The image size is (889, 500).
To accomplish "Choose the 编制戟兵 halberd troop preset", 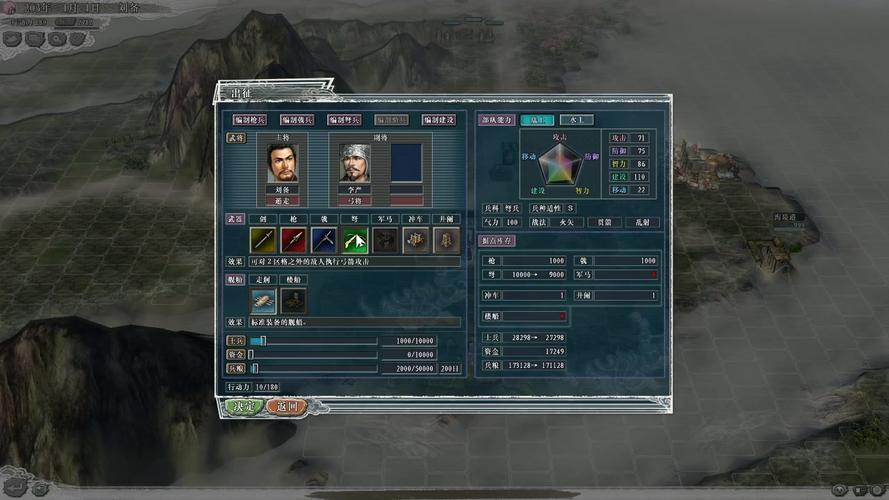I will pyautogui.click(x=296, y=120).
